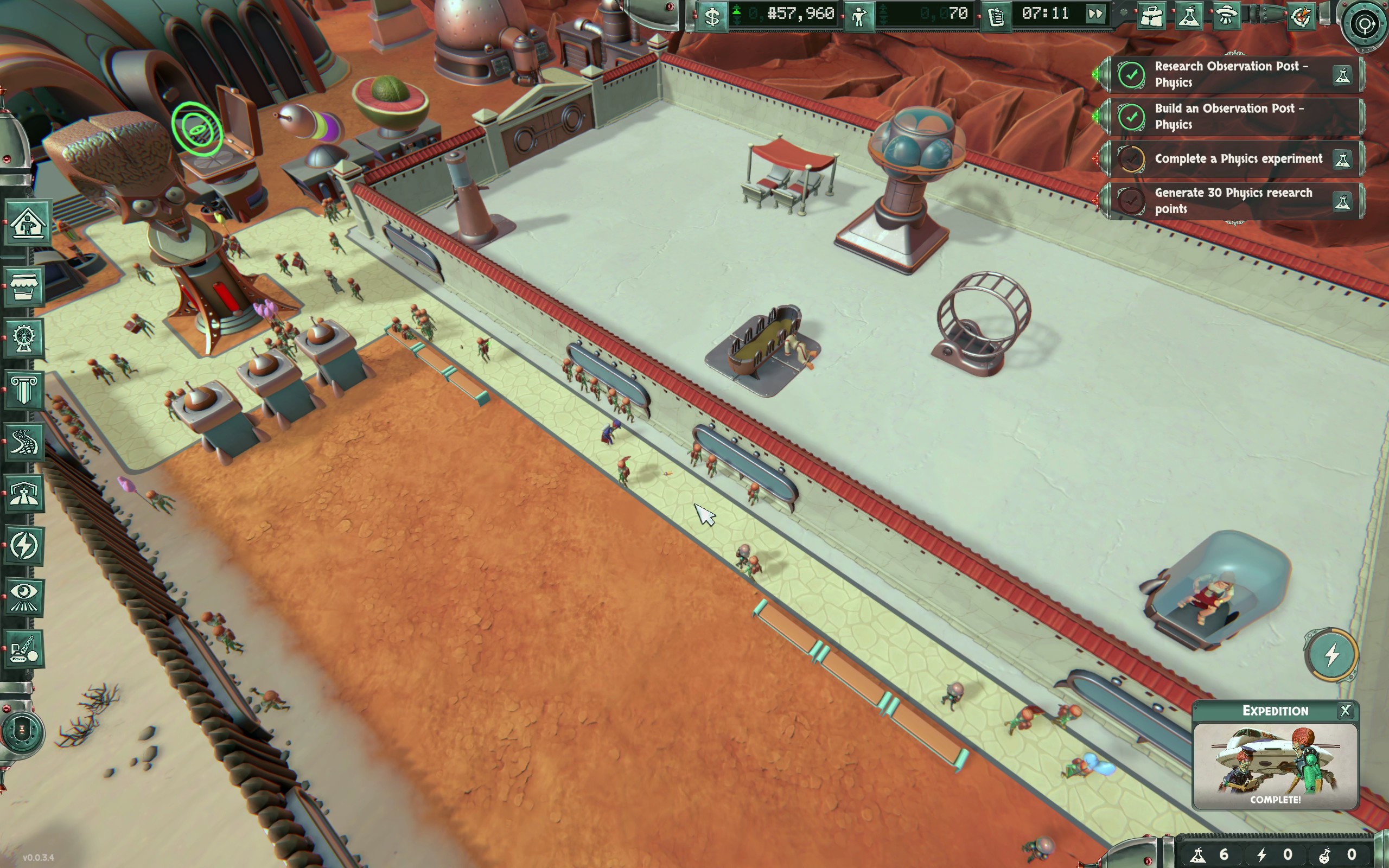Image resolution: width=1389 pixels, height=868 pixels.
Task: Open the briefcase management menu
Action: [x=1151, y=16]
